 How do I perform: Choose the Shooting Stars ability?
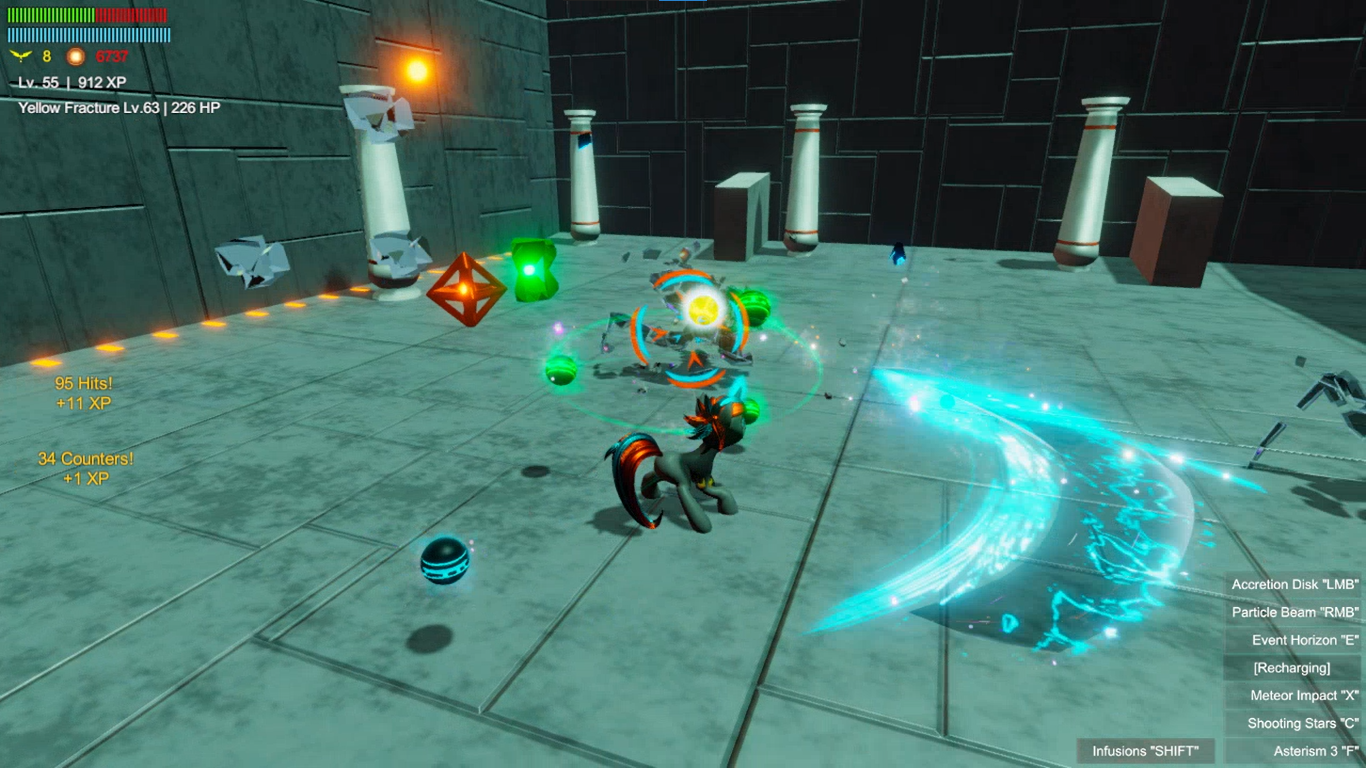point(1294,723)
